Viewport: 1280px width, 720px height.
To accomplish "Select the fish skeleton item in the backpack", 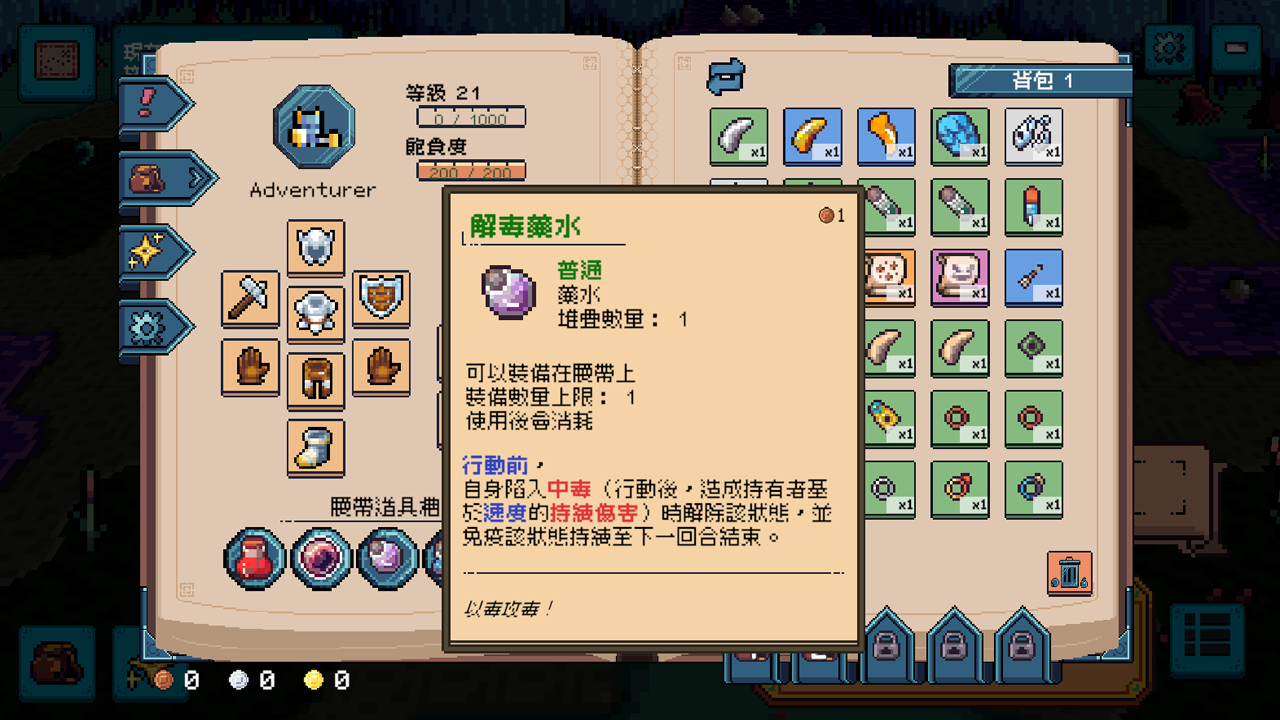I will pos(1035,135).
